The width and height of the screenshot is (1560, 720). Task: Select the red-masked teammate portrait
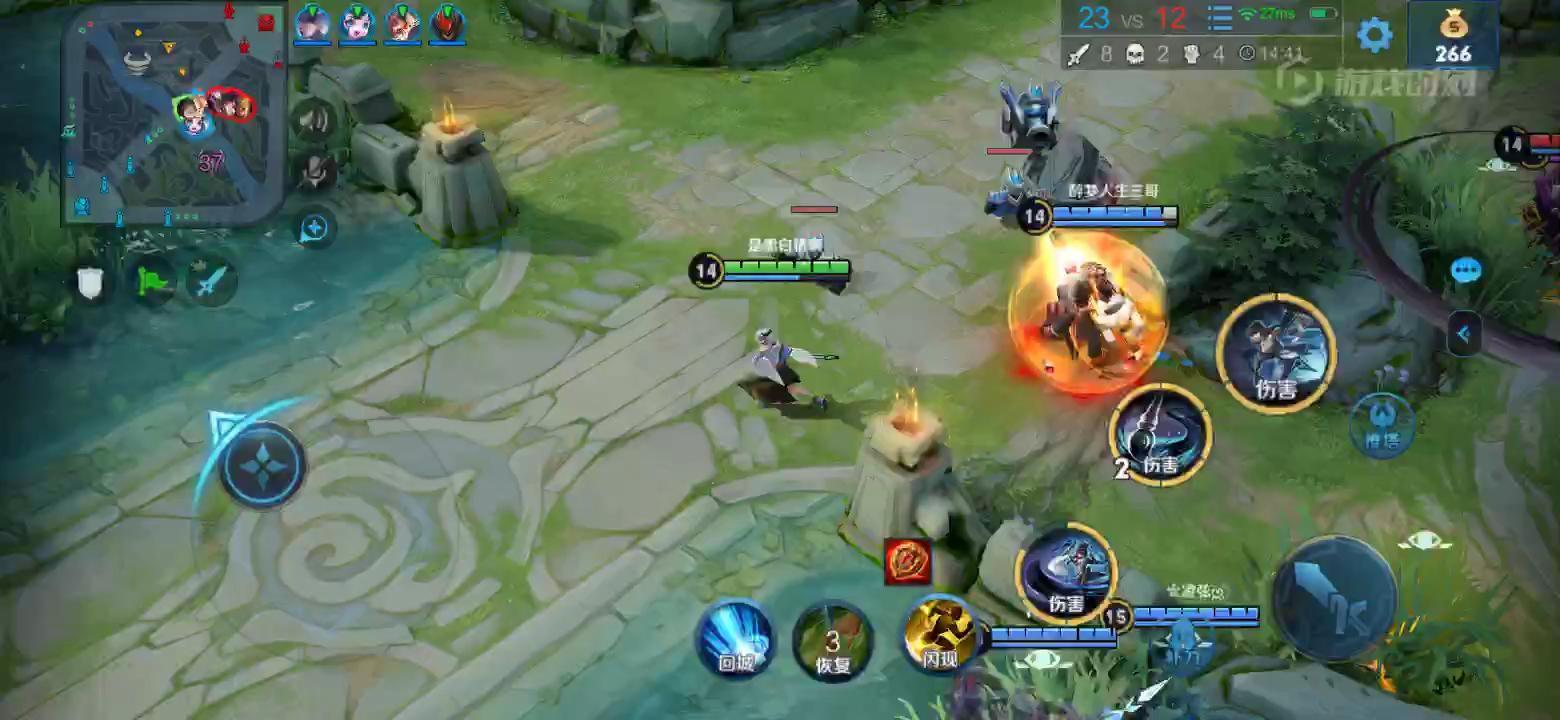click(447, 23)
